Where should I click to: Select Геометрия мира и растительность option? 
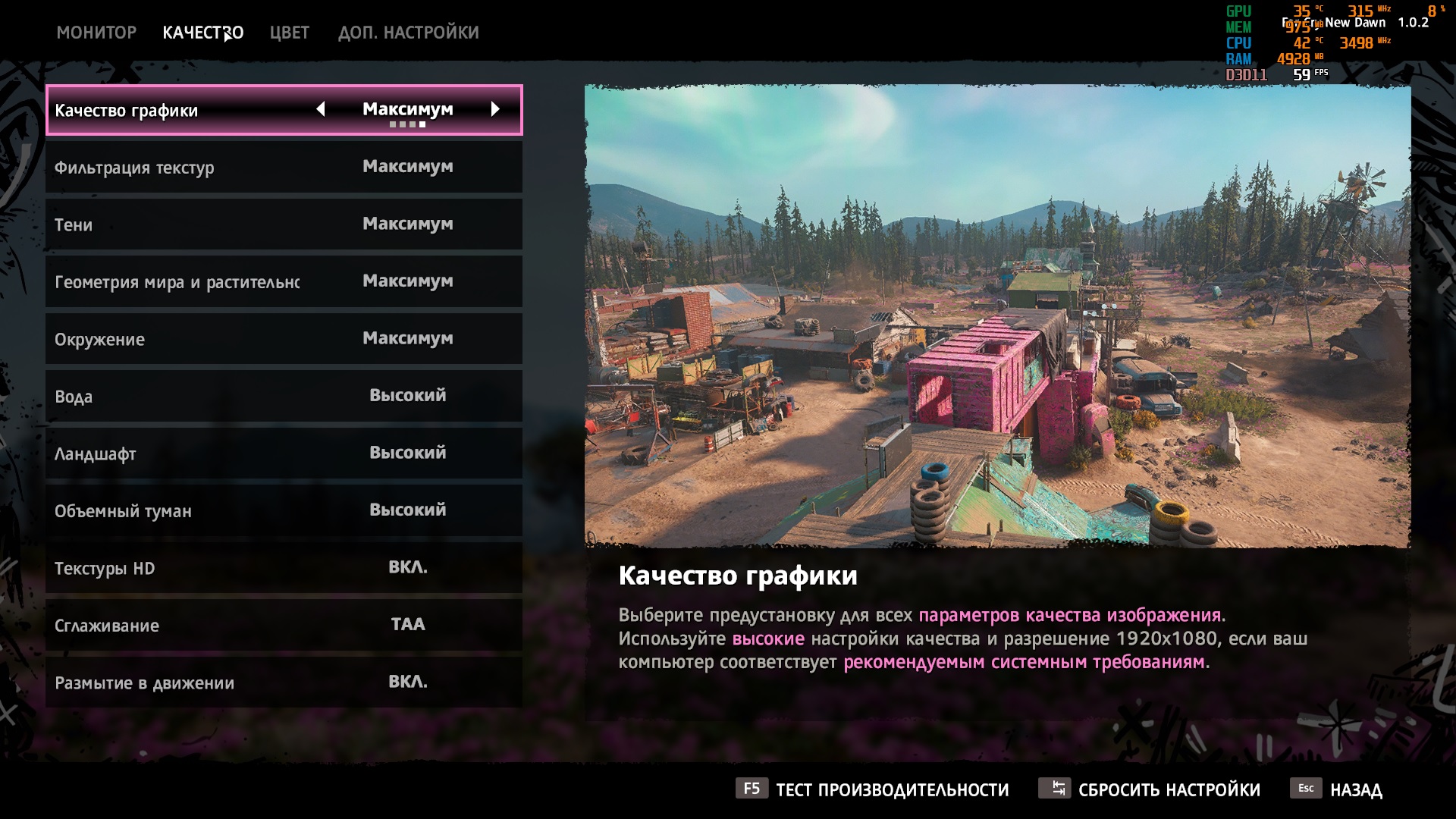tap(284, 281)
